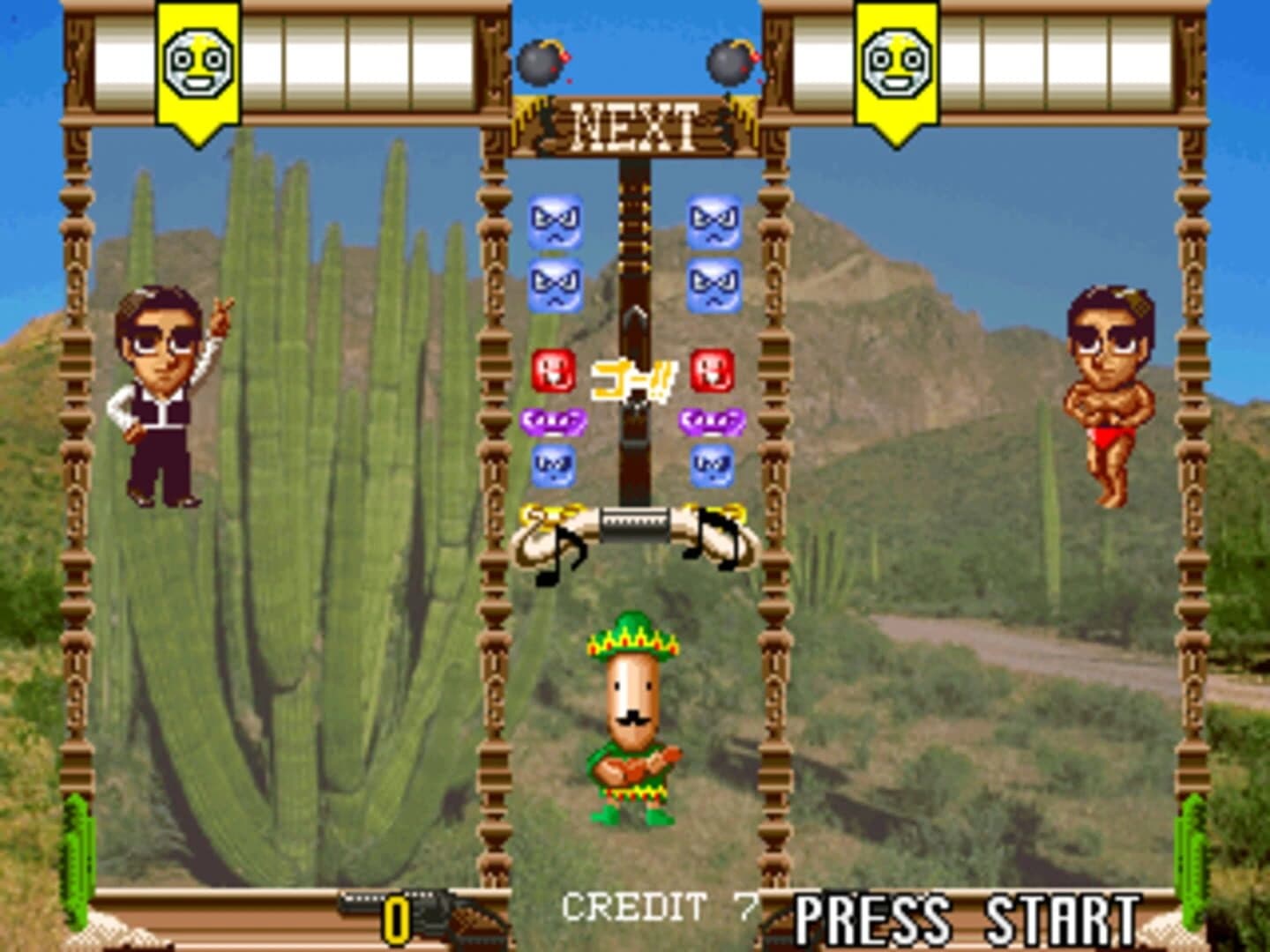Expand the NEXT piece preview banner
This screenshot has height=952, width=1270.
(633, 124)
